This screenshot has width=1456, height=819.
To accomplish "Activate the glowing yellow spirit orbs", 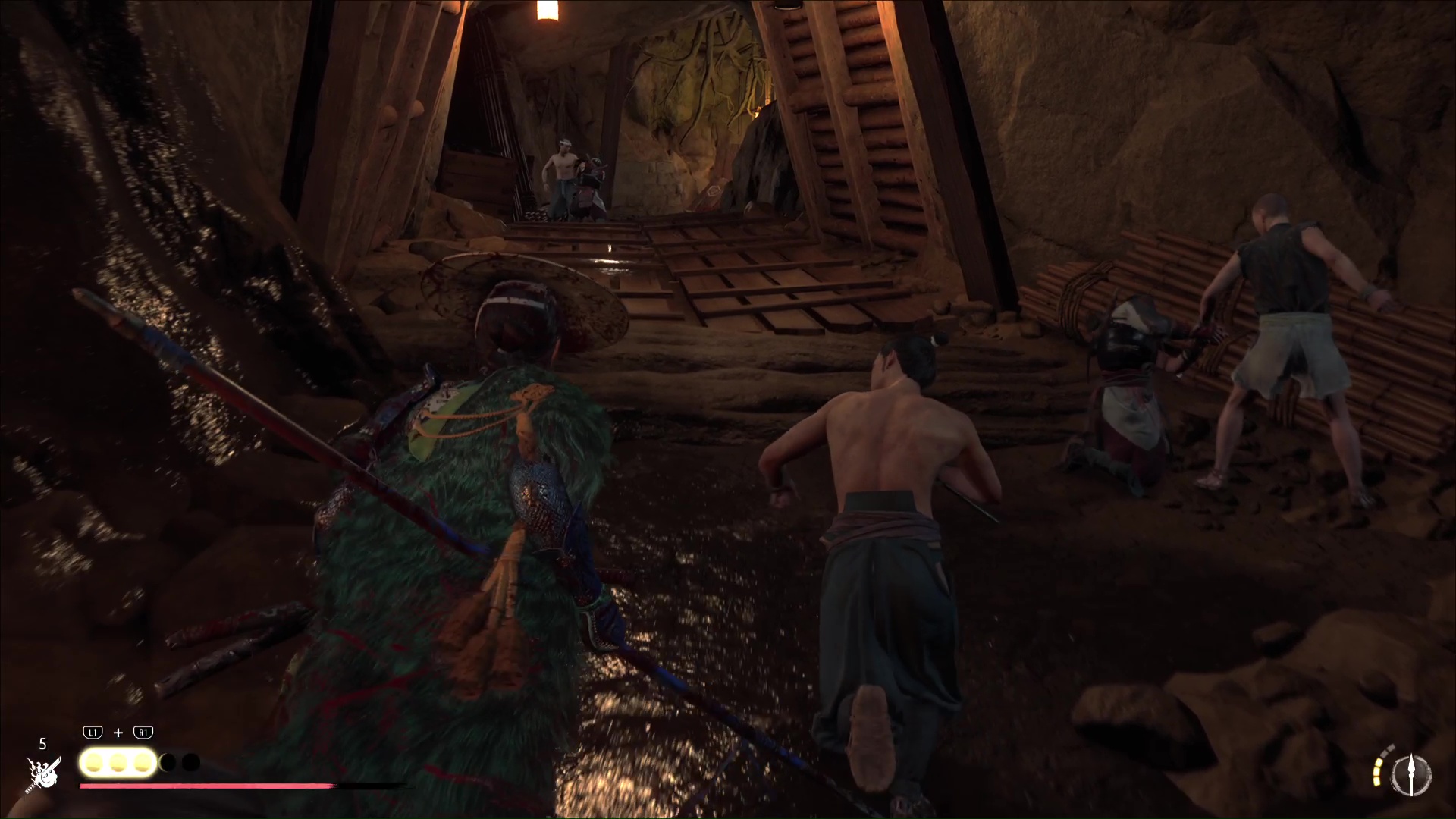I will [118, 763].
